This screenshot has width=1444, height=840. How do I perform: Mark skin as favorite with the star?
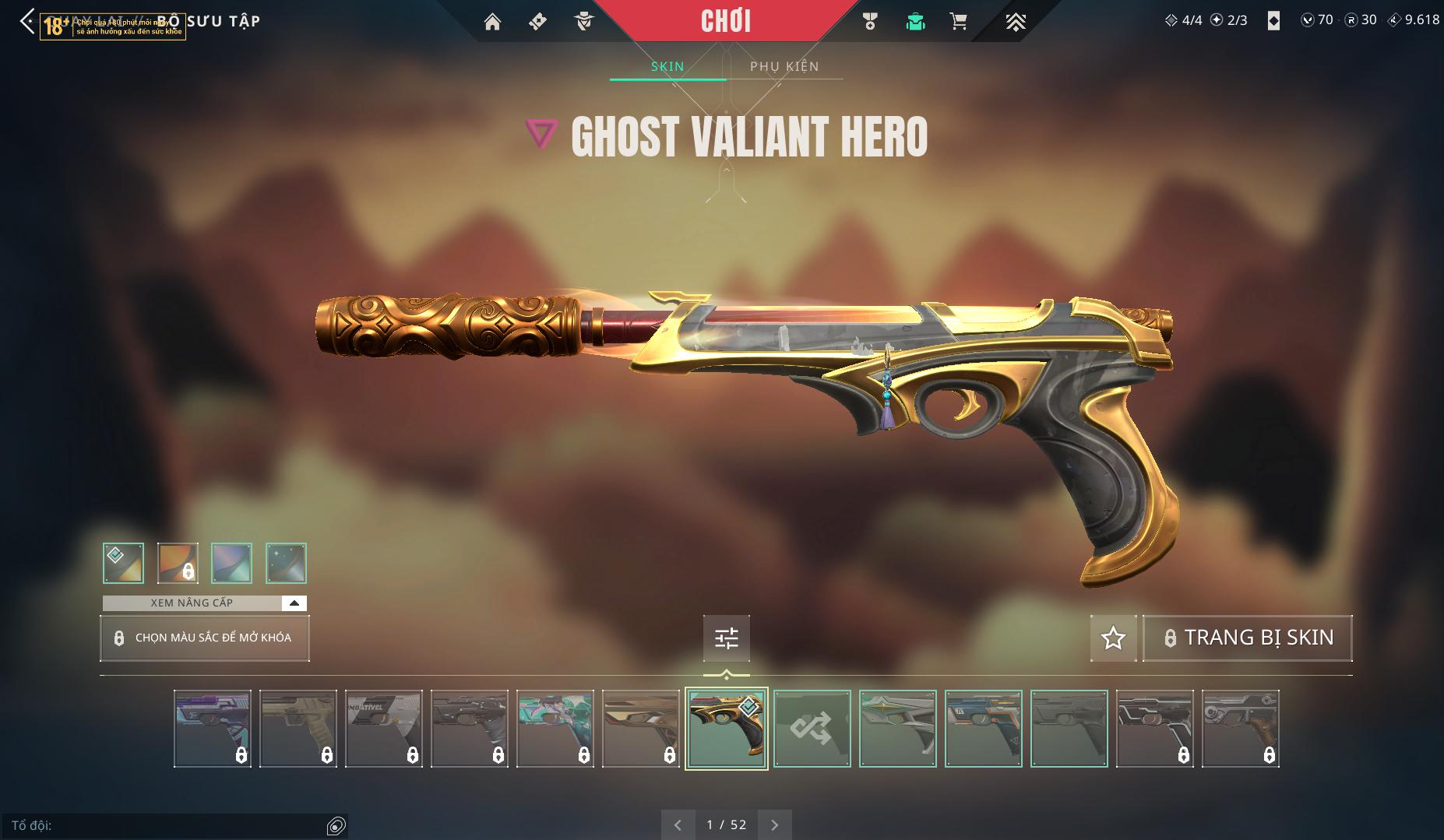point(1113,638)
